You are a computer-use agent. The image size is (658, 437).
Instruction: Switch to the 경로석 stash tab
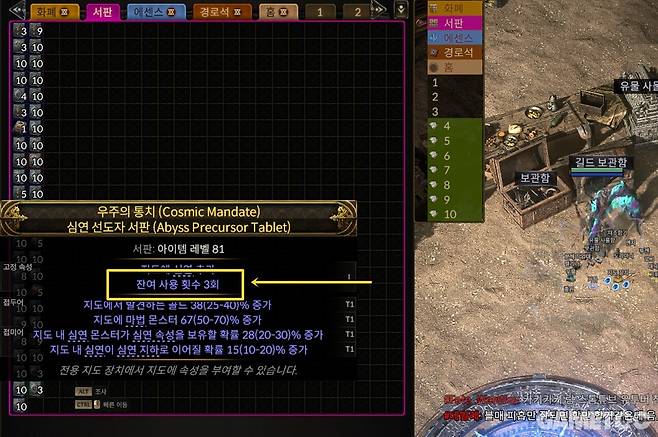[219, 12]
